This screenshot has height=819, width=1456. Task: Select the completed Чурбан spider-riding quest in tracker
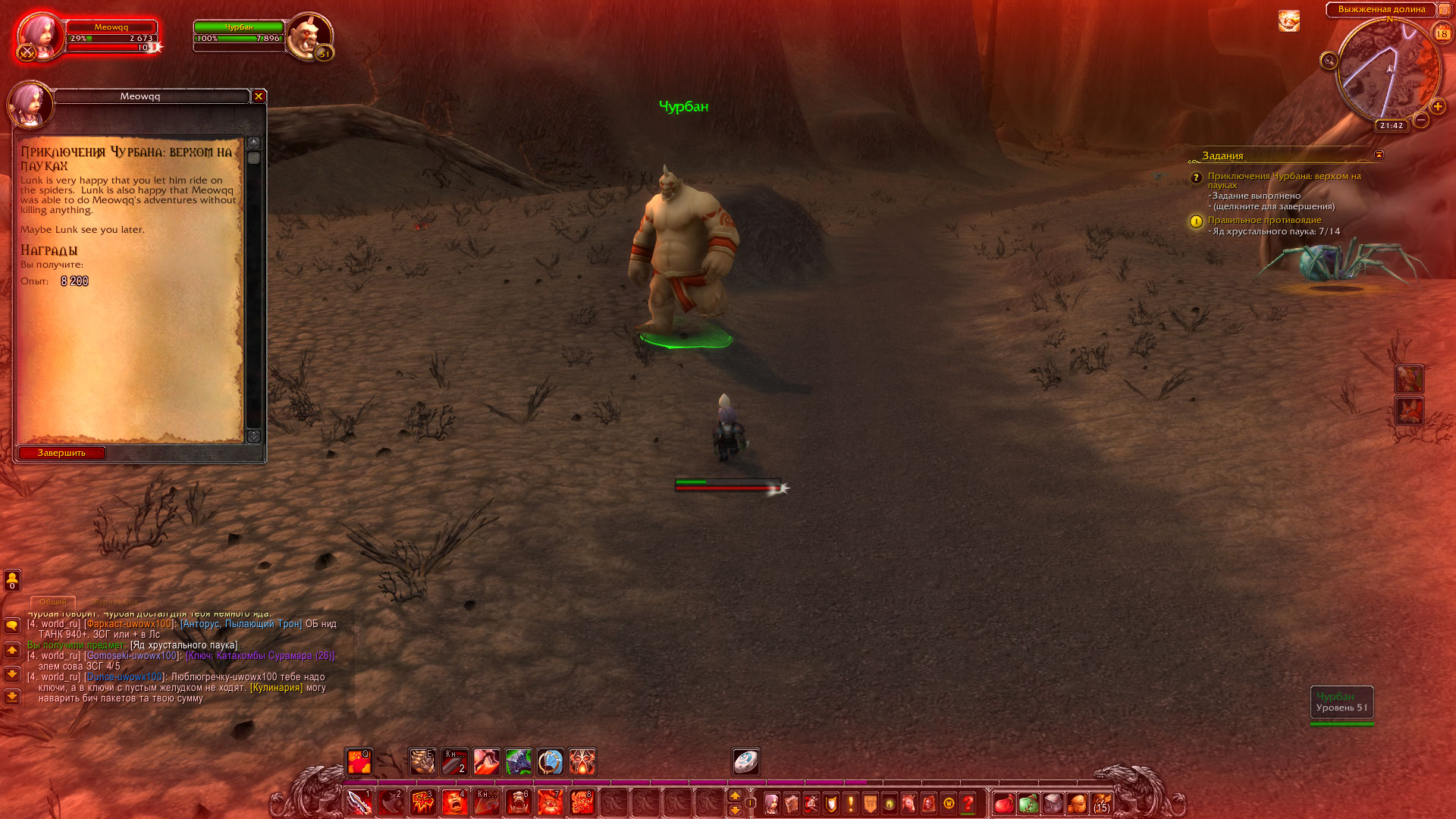[1284, 180]
